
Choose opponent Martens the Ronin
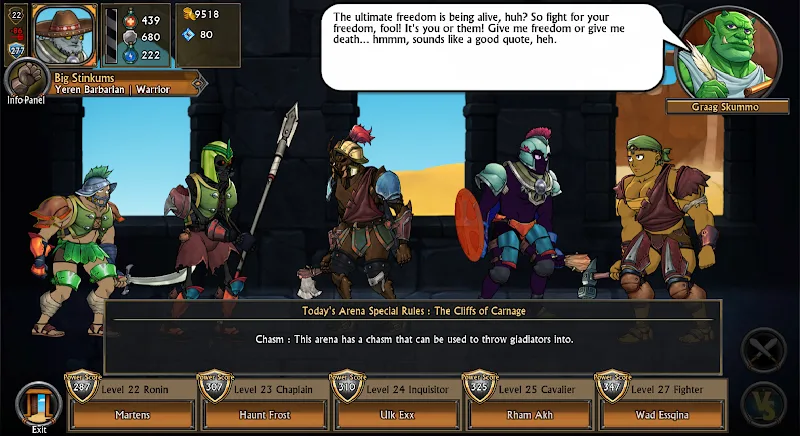pos(131,414)
